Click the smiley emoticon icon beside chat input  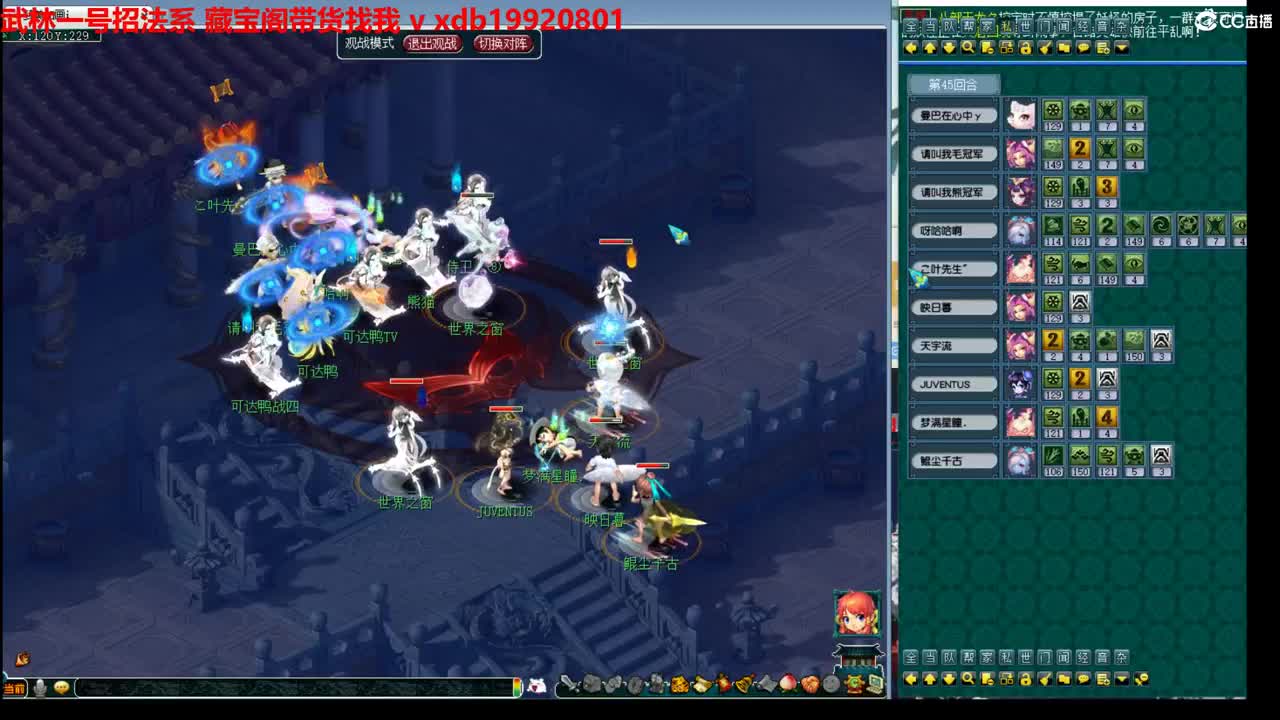(x=61, y=687)
